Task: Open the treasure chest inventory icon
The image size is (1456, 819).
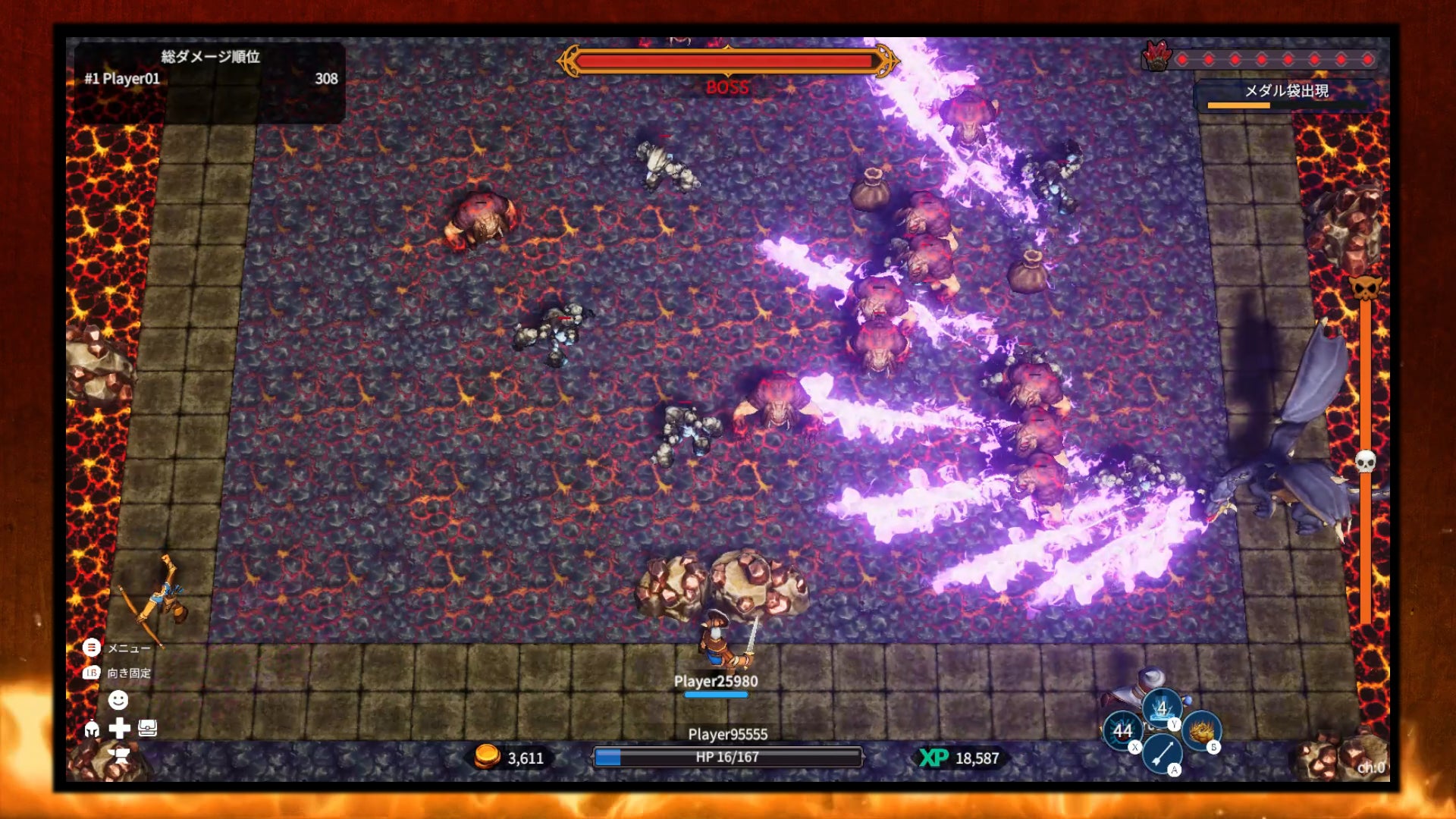Action: point(148,729)
